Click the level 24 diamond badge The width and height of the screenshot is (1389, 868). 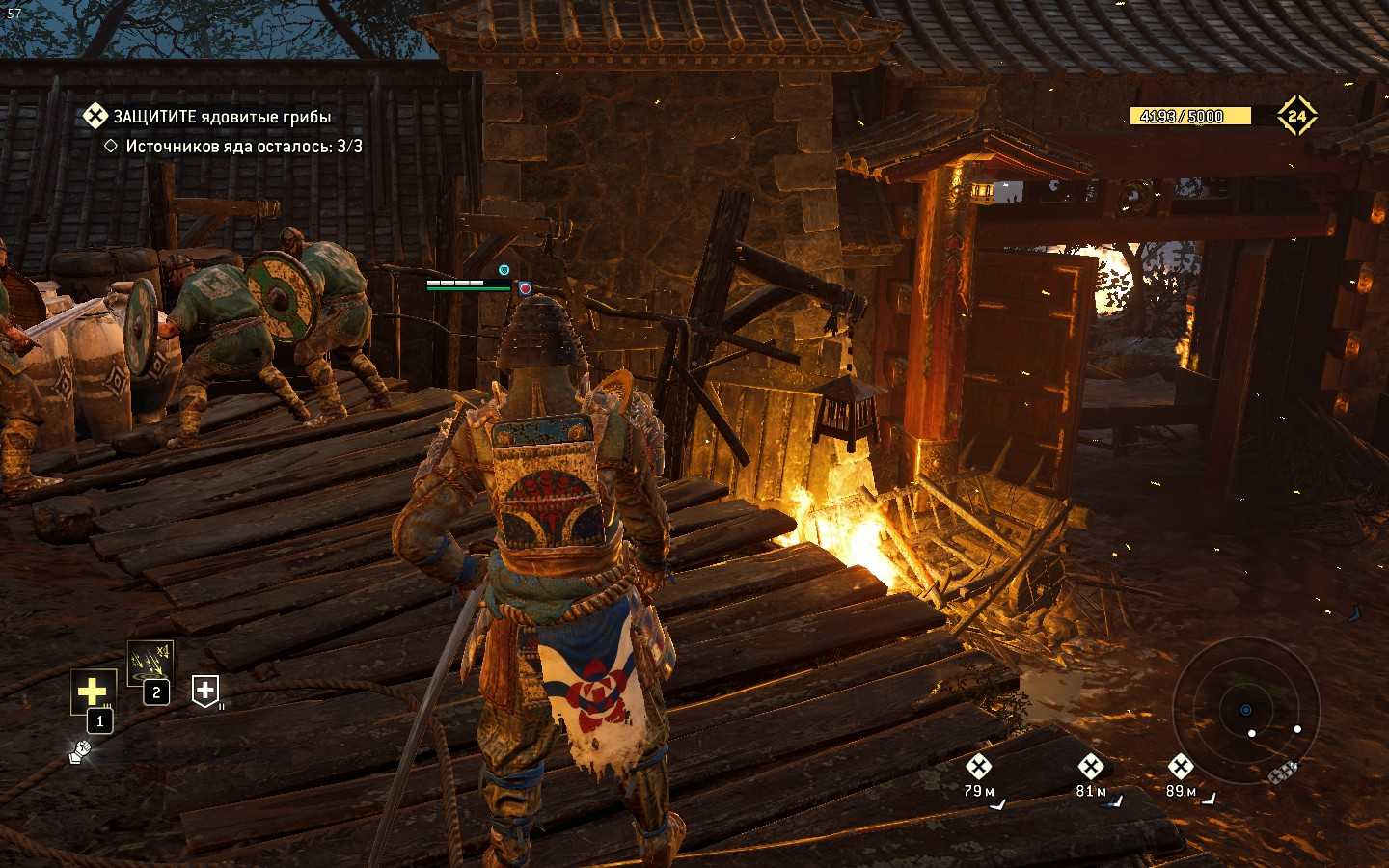click(x=1296, y=116)
